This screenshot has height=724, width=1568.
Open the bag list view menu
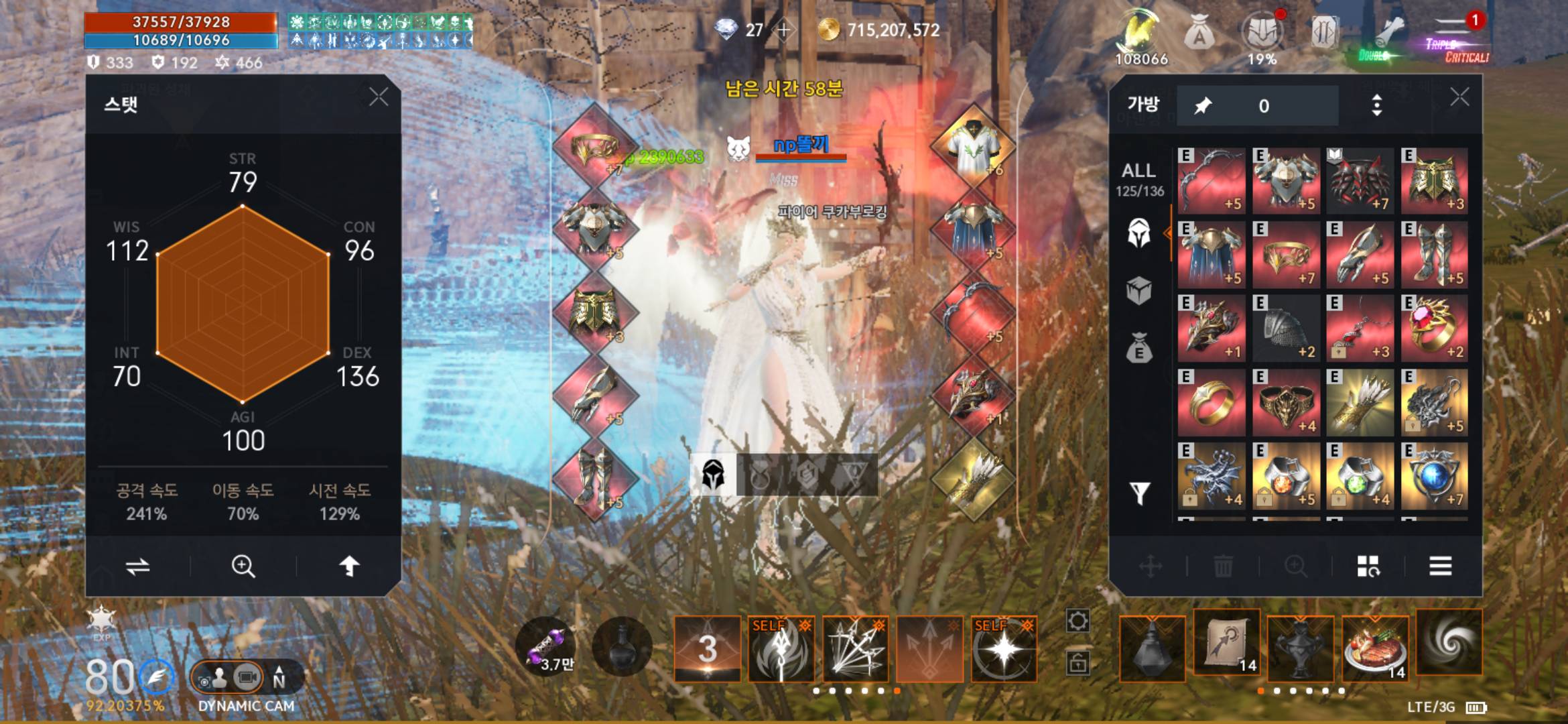coord(1440,566)
